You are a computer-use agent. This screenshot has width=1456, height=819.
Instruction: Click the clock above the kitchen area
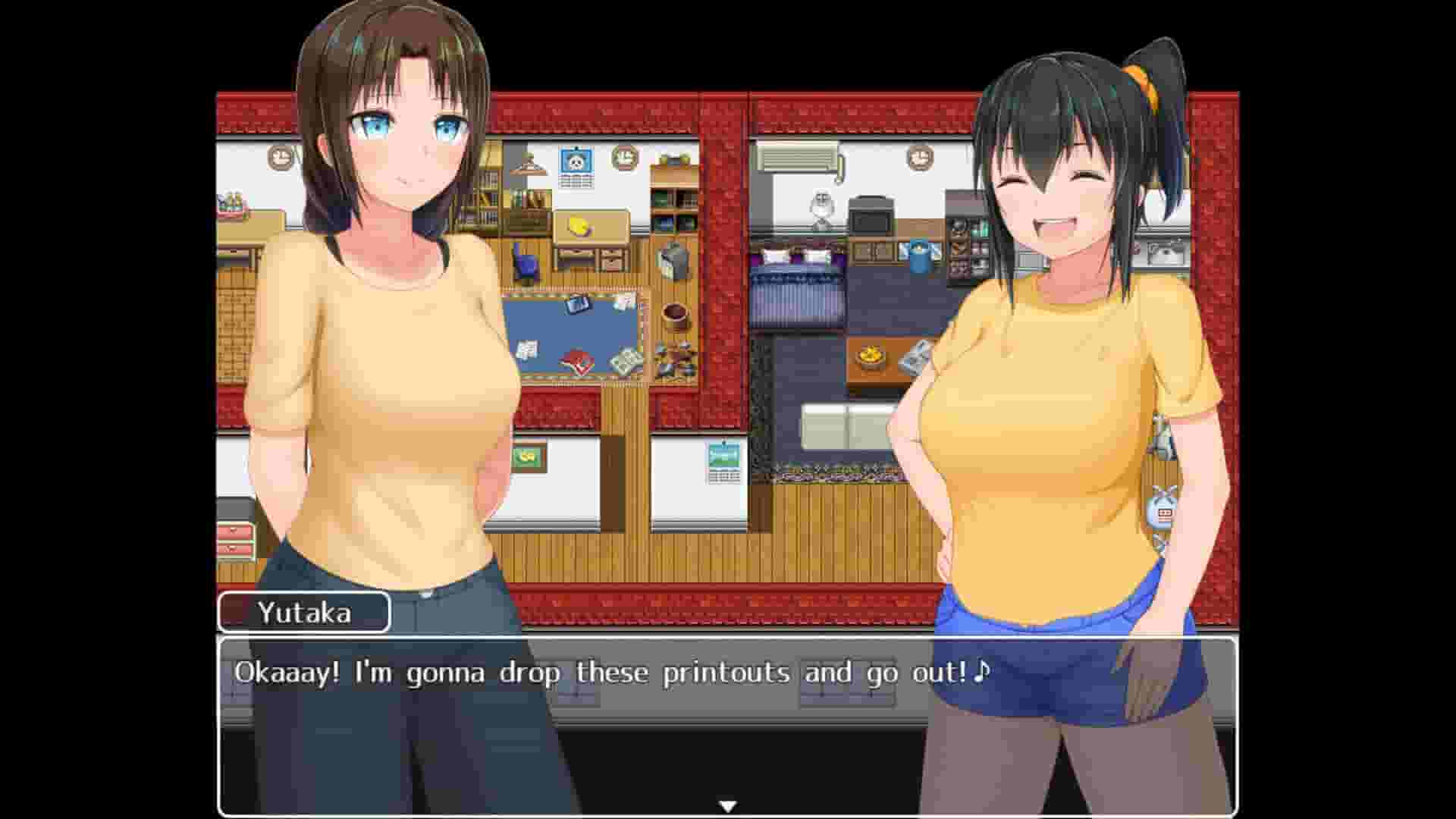click(919, 160)
